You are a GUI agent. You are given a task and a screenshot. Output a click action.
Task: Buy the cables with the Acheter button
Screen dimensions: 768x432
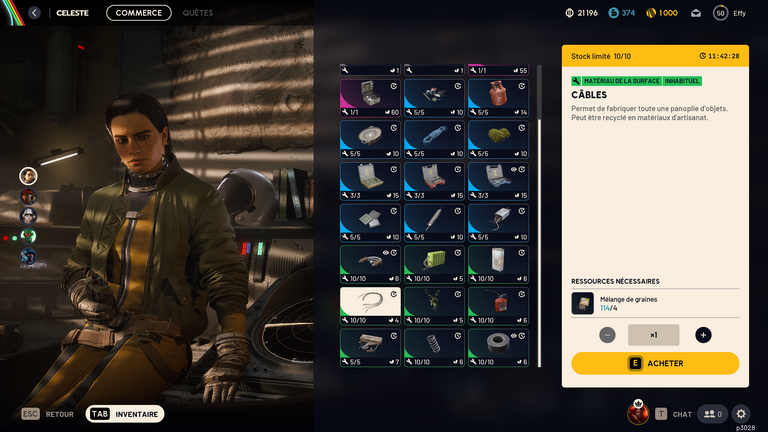[x=655, y=363]
